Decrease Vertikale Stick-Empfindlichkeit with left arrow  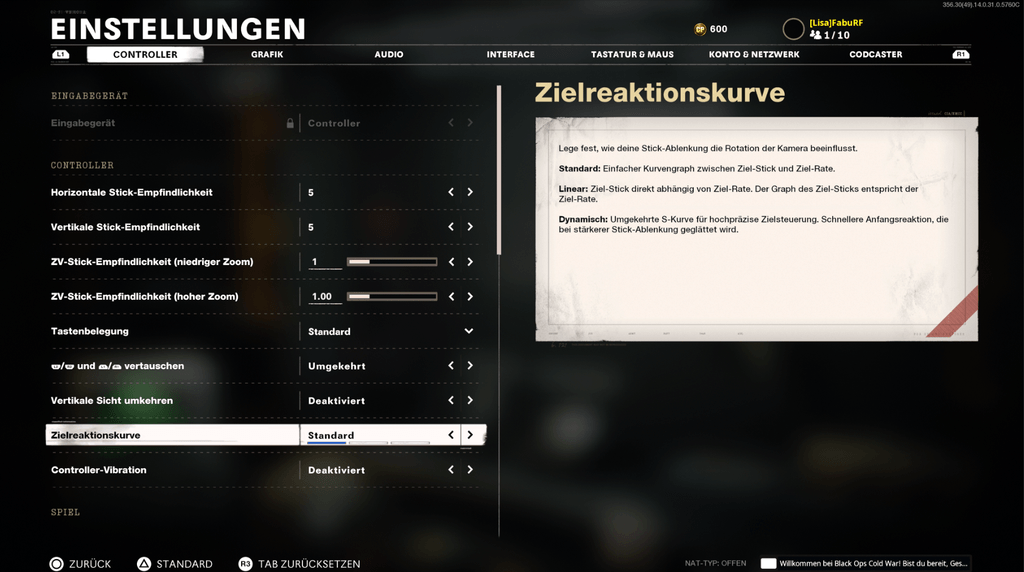pos(451,227)
